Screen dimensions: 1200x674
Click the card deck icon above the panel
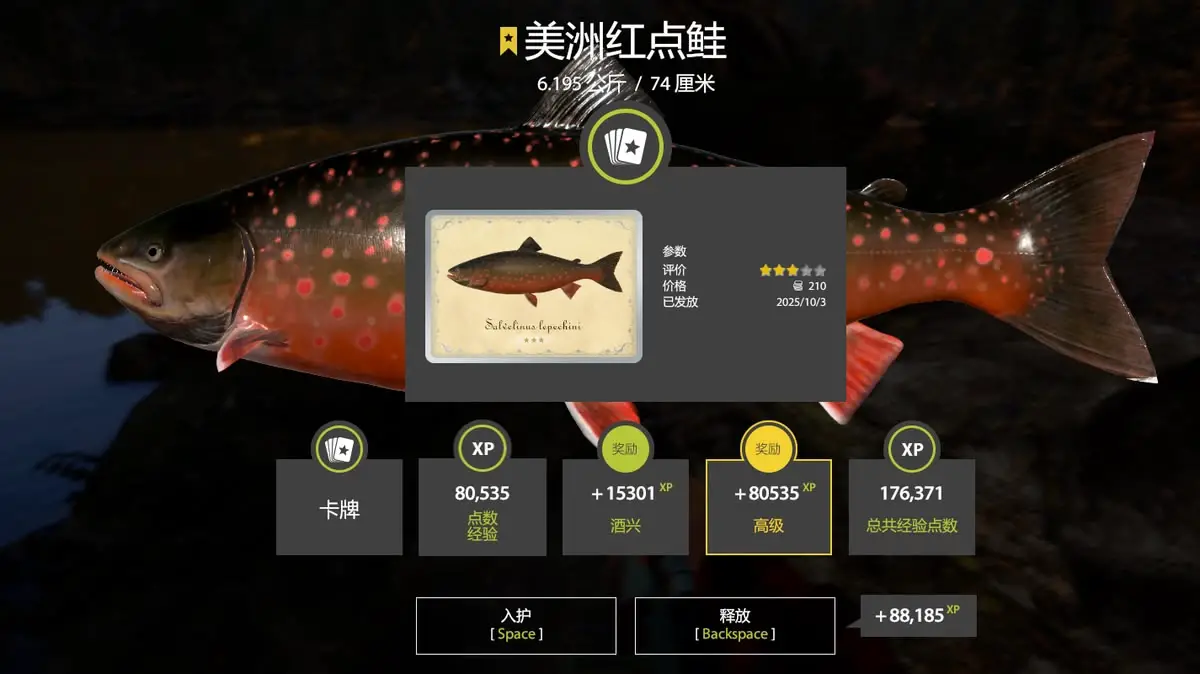[625, 146]
